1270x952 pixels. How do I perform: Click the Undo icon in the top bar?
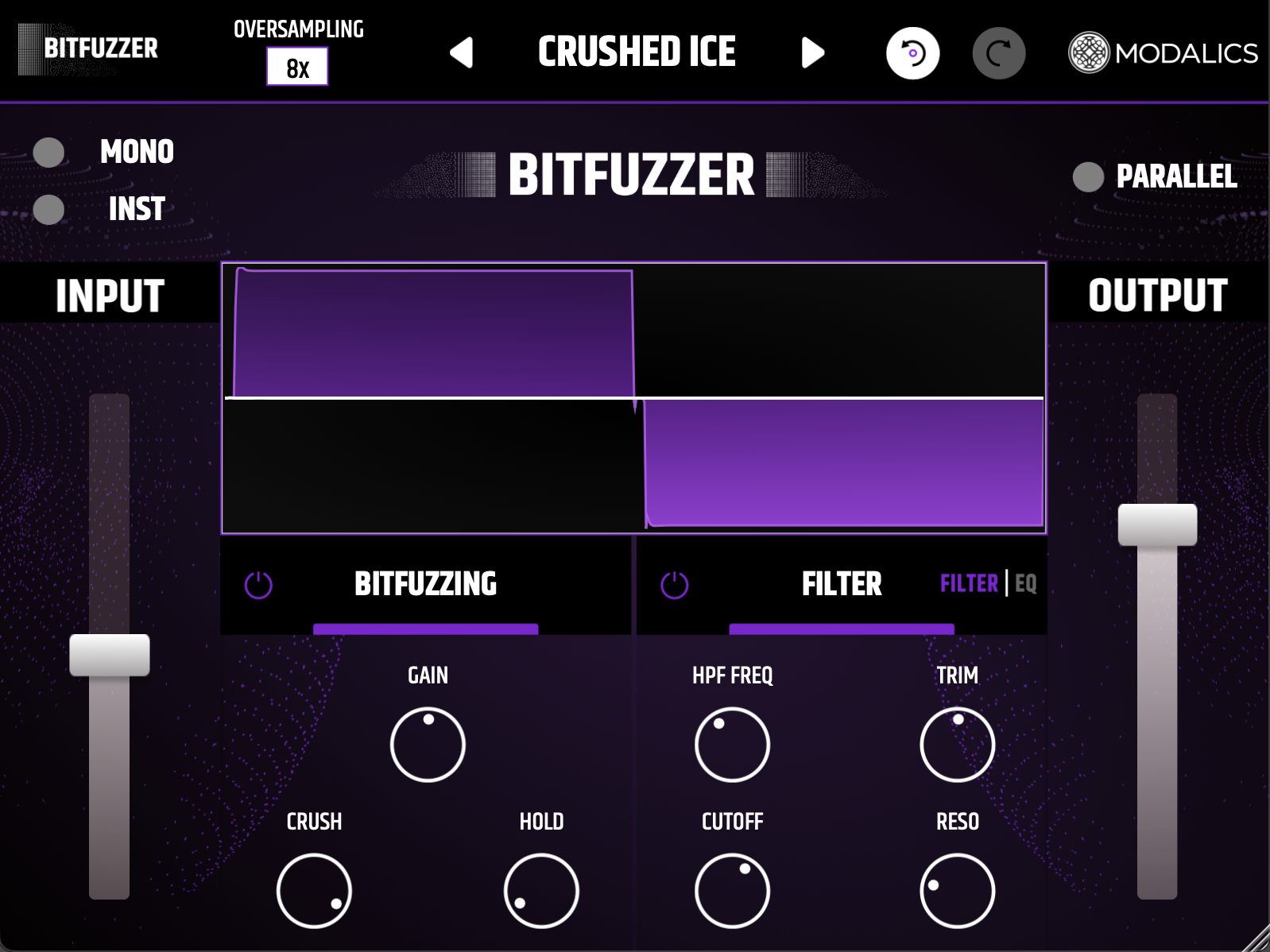coord(912,52)
